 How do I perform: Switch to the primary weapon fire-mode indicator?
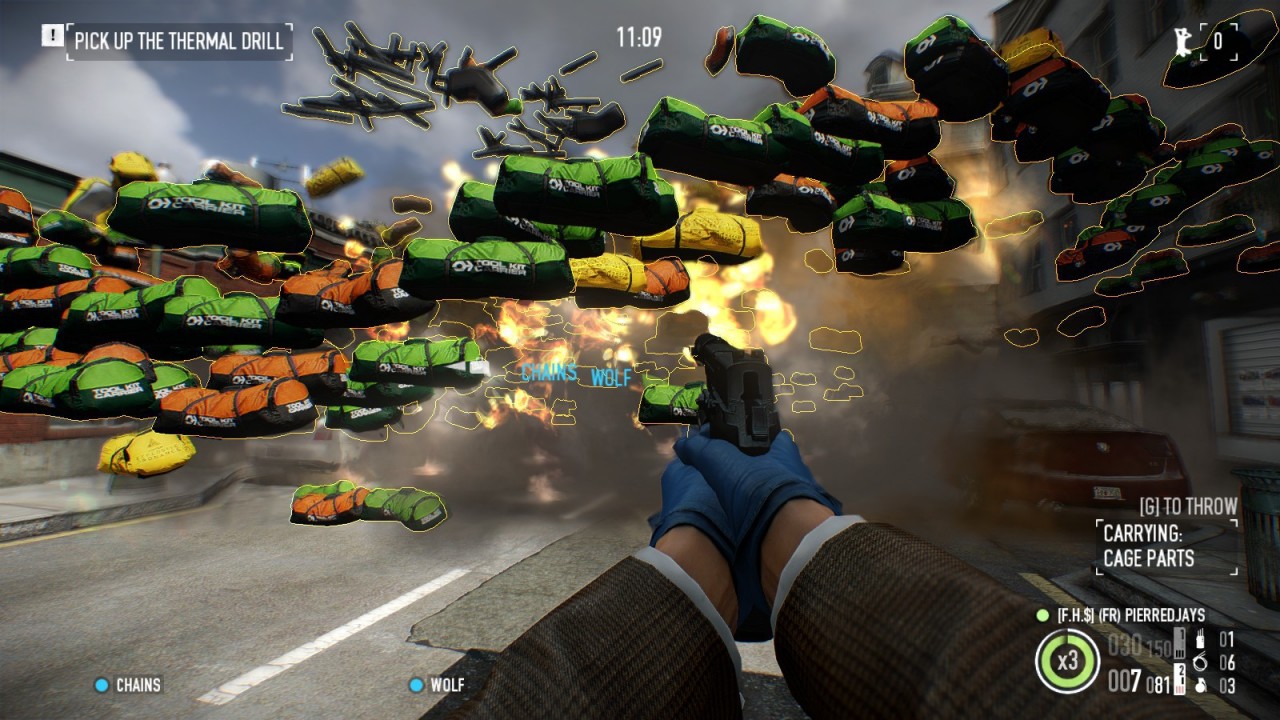point(1180,641)
